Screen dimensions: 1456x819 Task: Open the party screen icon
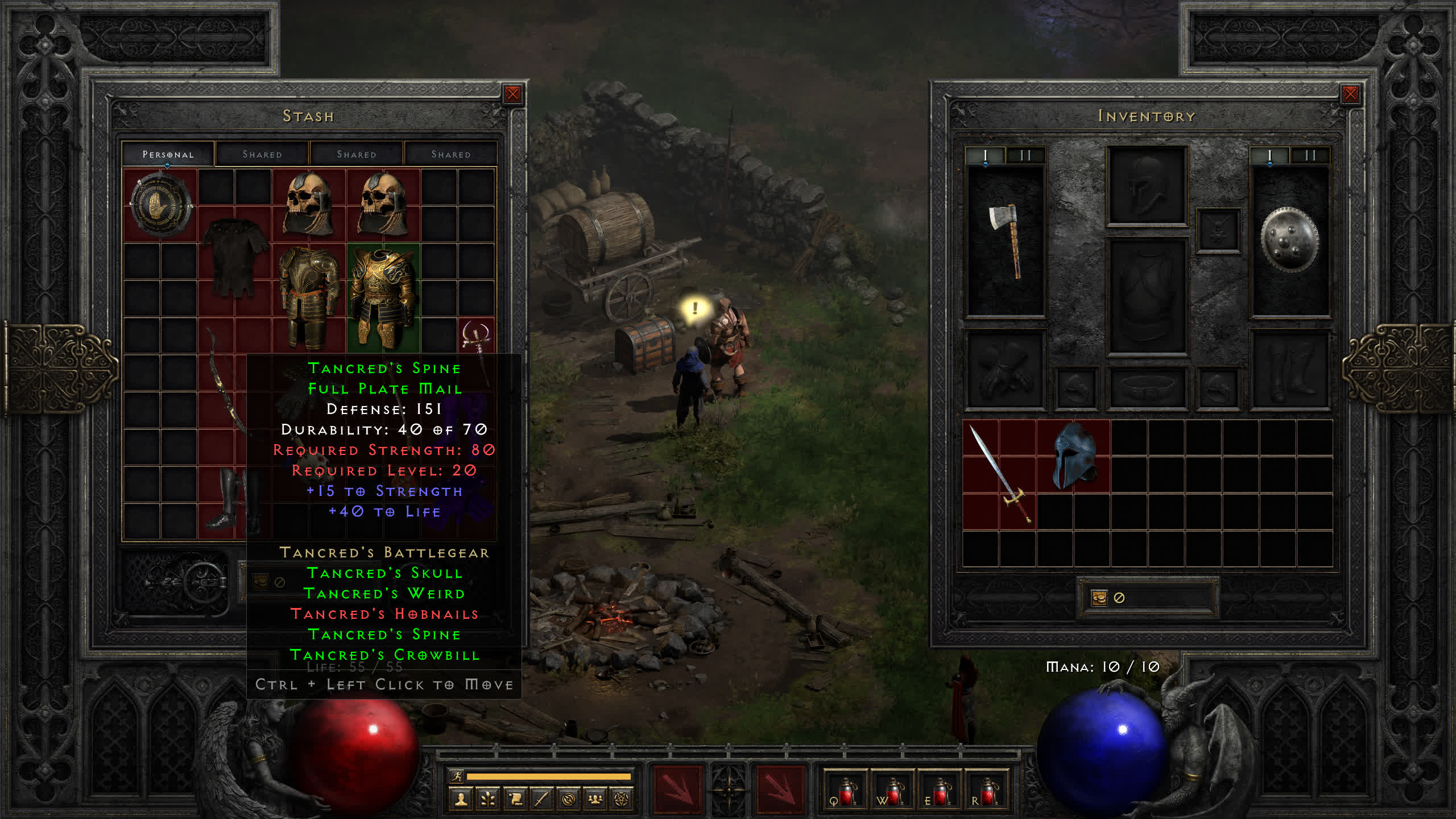click(x=595, y=800)
